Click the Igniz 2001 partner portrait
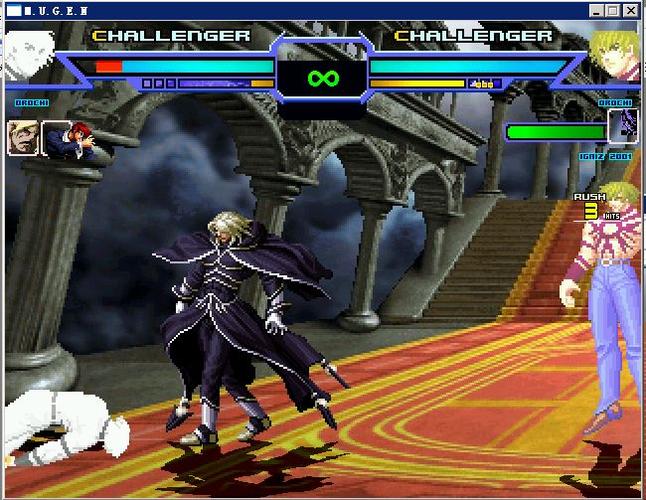 click(x=622, y=126)
